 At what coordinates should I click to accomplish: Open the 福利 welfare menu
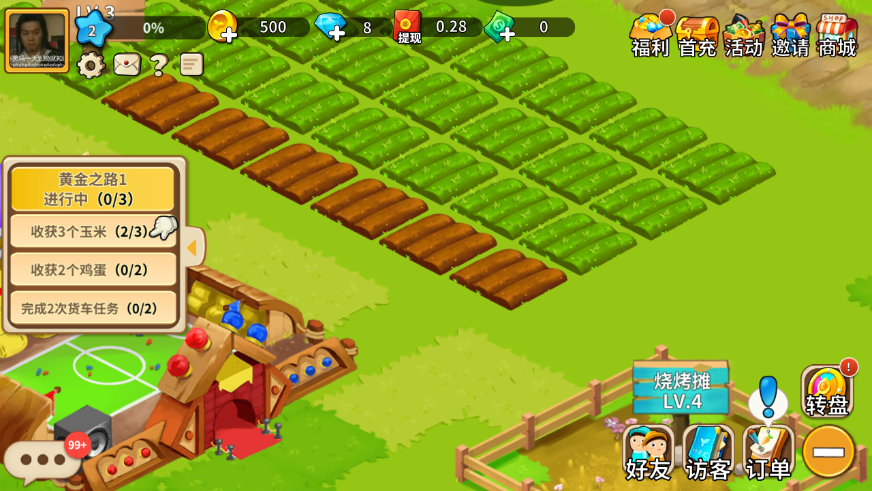650,34
